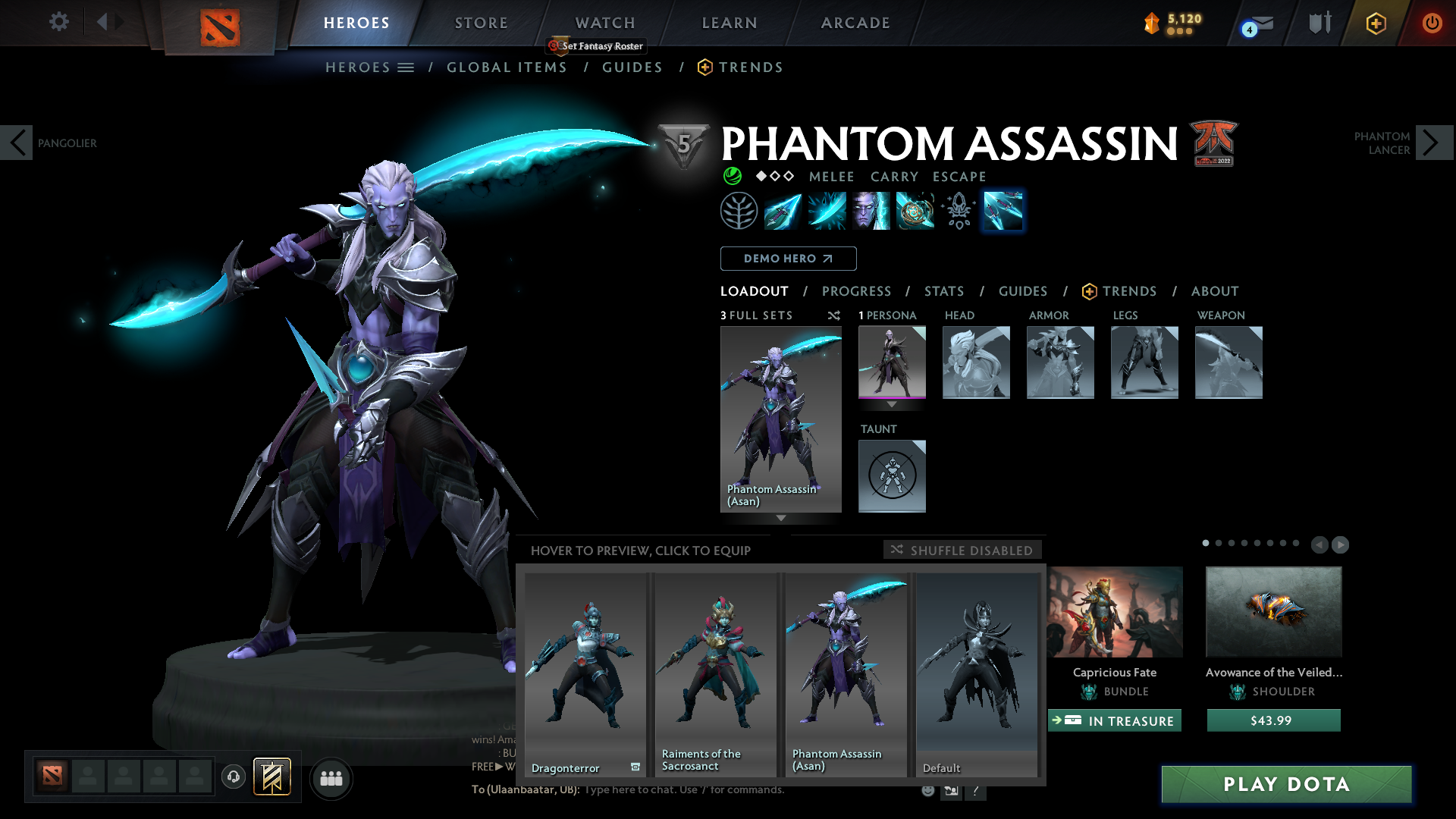
Task: Open voice chat via the headset icon
Action: (234, 777)
